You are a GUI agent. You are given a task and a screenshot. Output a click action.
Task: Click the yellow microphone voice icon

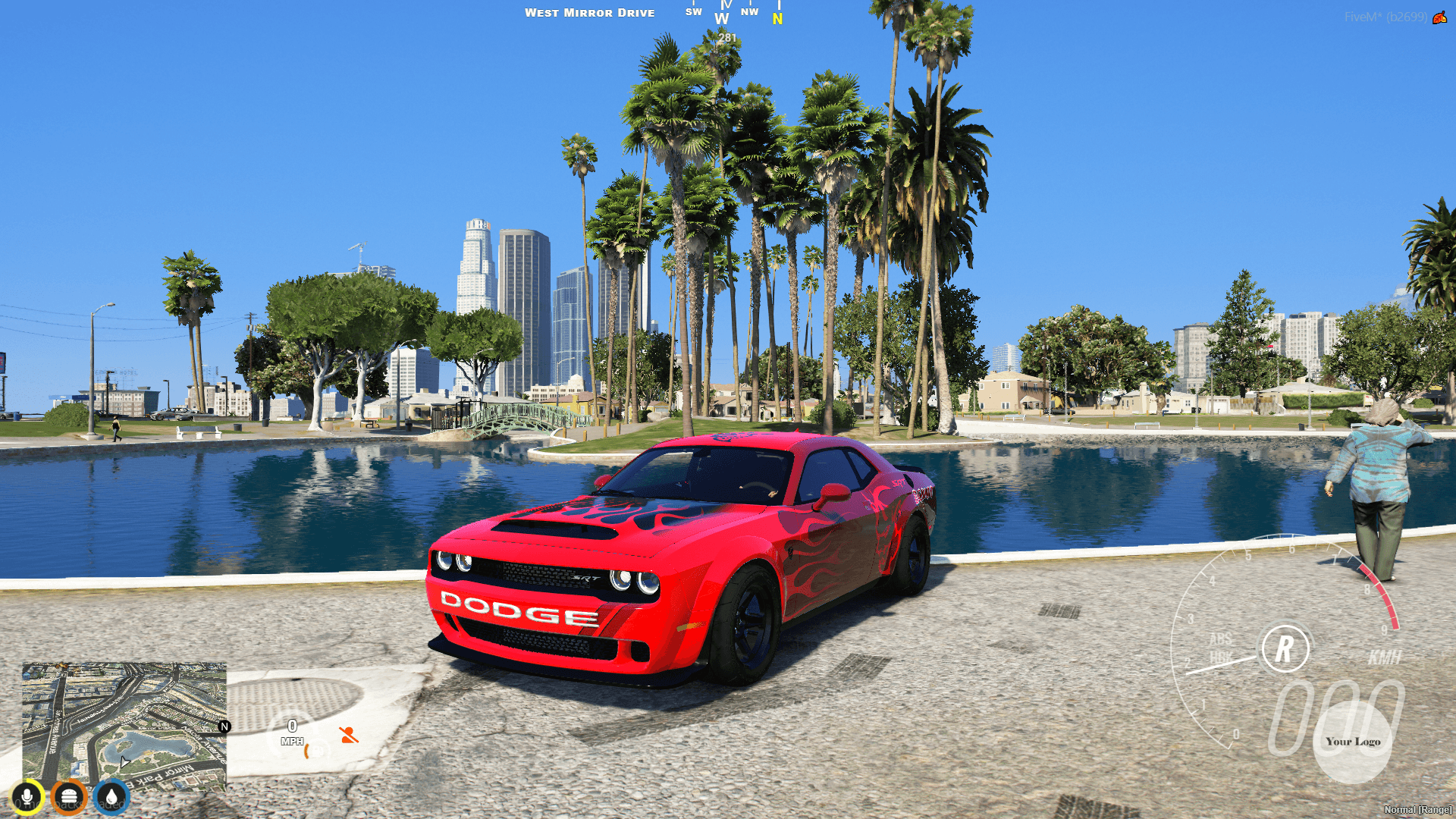(28, 795)
